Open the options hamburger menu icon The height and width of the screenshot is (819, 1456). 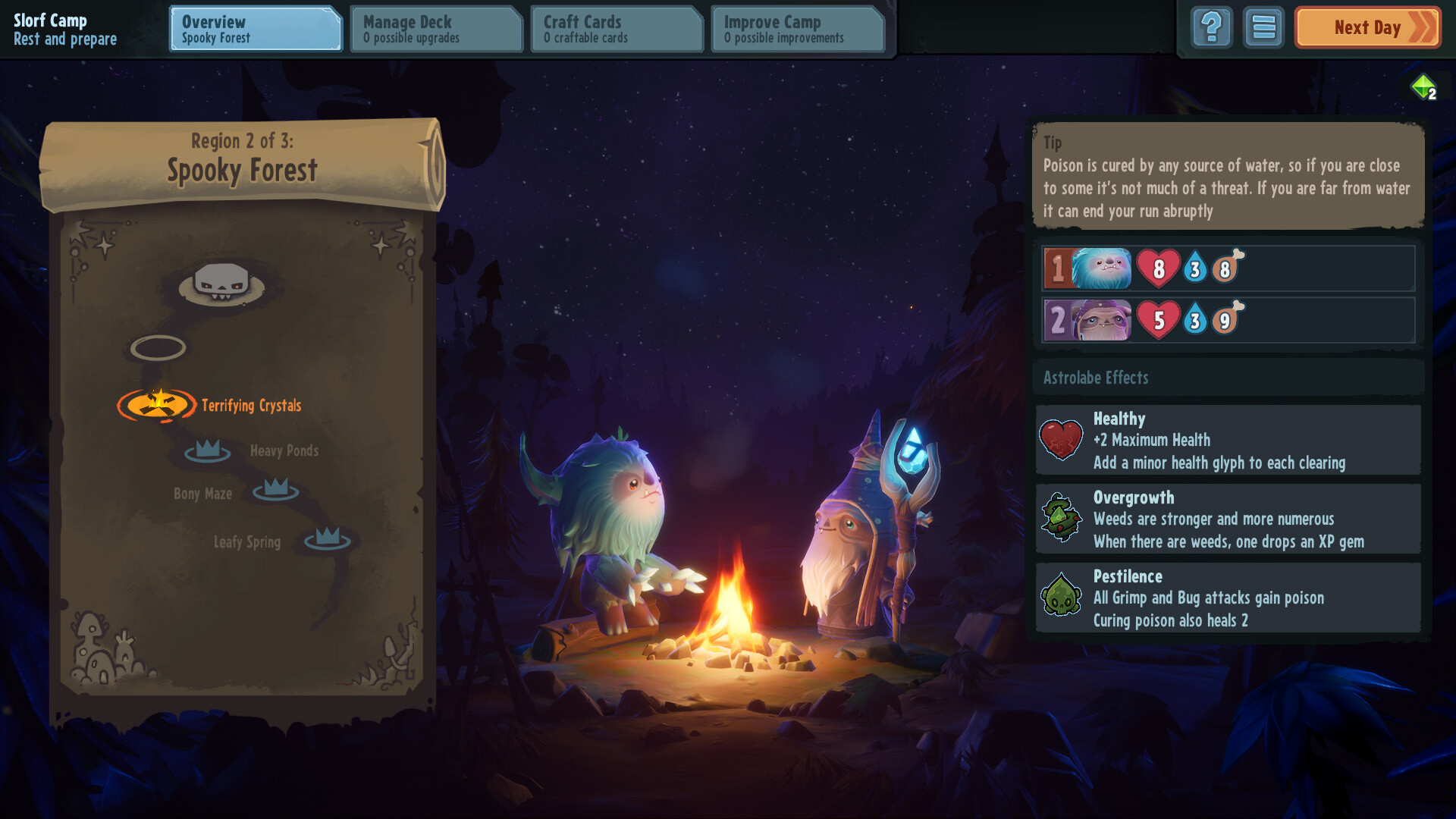[1263, 27]
